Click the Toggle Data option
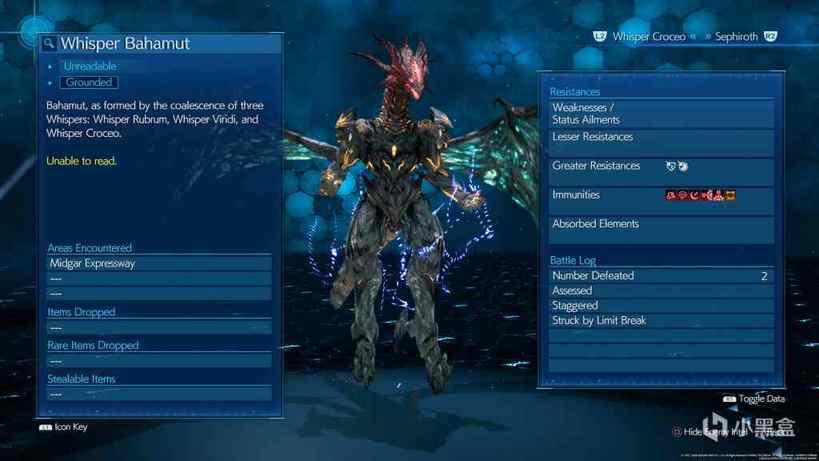The width and height of the screenshot is (819, 461). point(754,398)
